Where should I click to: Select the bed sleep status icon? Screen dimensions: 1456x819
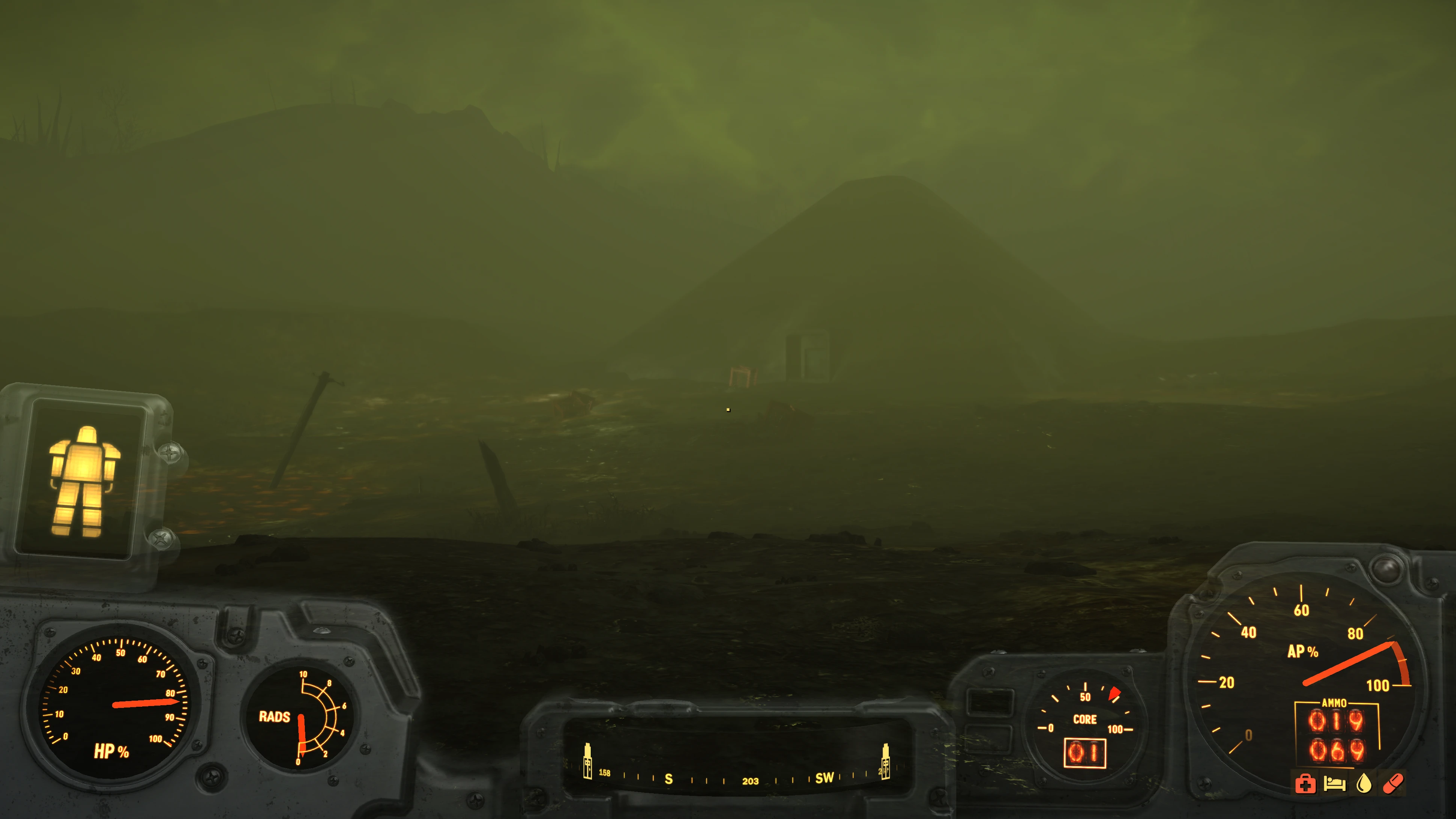tap(1334, 784)
